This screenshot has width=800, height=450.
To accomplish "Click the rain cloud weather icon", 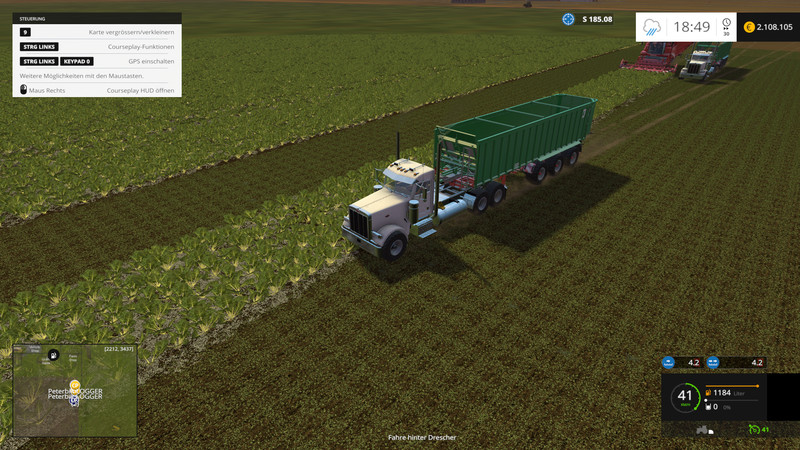I will click(x=652, y=27).
